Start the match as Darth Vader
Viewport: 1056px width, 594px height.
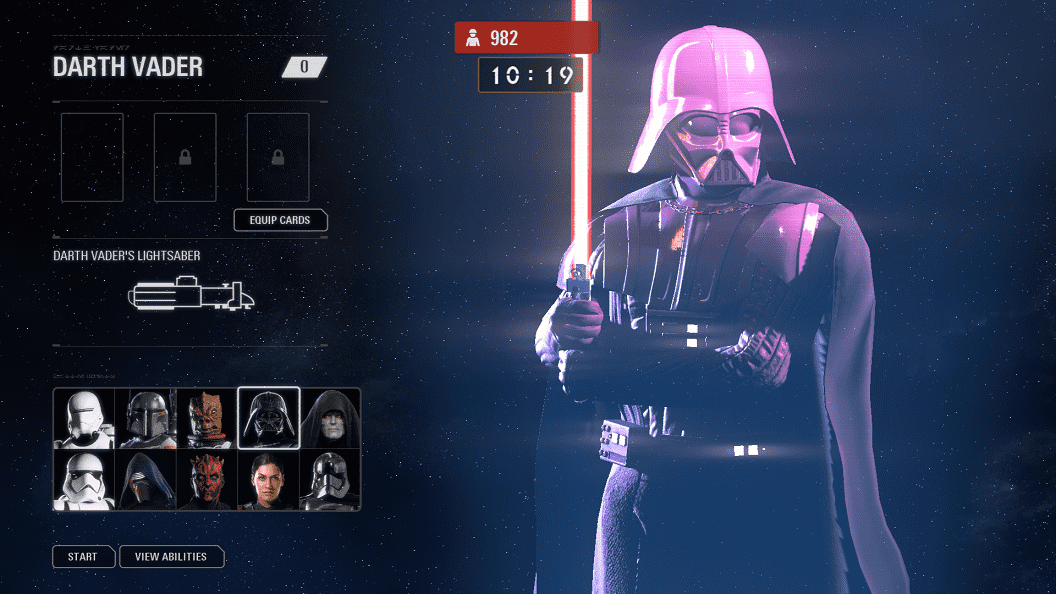83,557
